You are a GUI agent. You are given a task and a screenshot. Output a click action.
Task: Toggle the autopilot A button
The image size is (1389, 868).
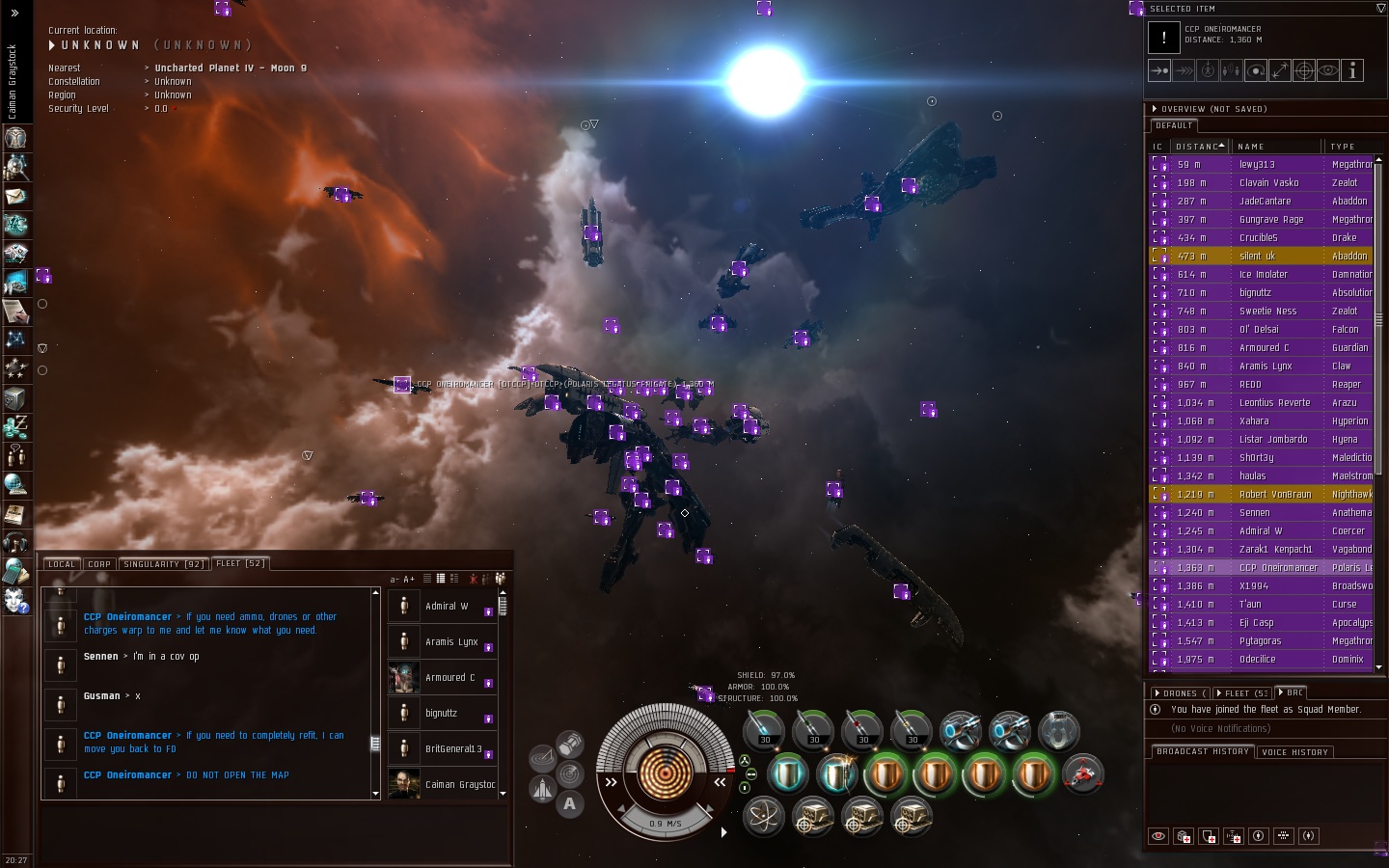point(570,803)
